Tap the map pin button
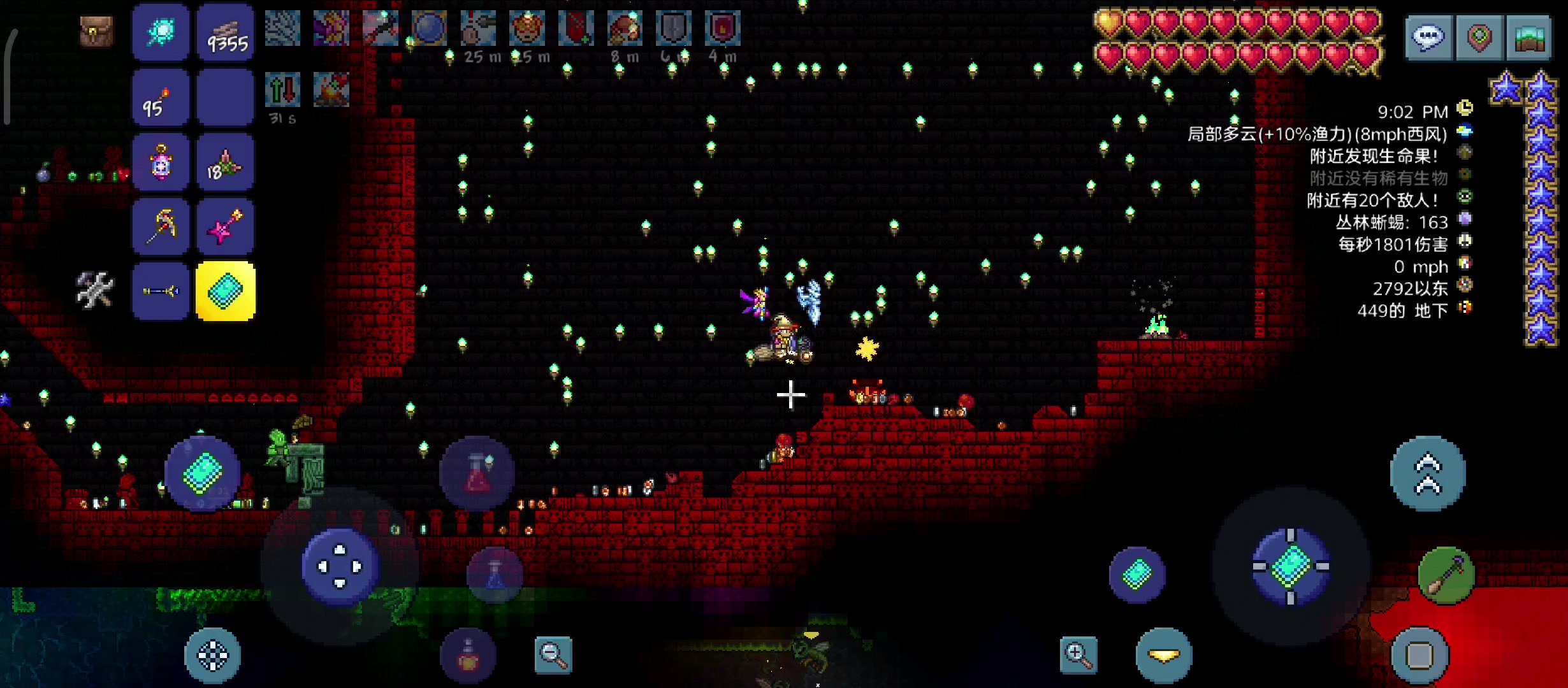The image size is (1568, 688). click(x=1479, y=38)
